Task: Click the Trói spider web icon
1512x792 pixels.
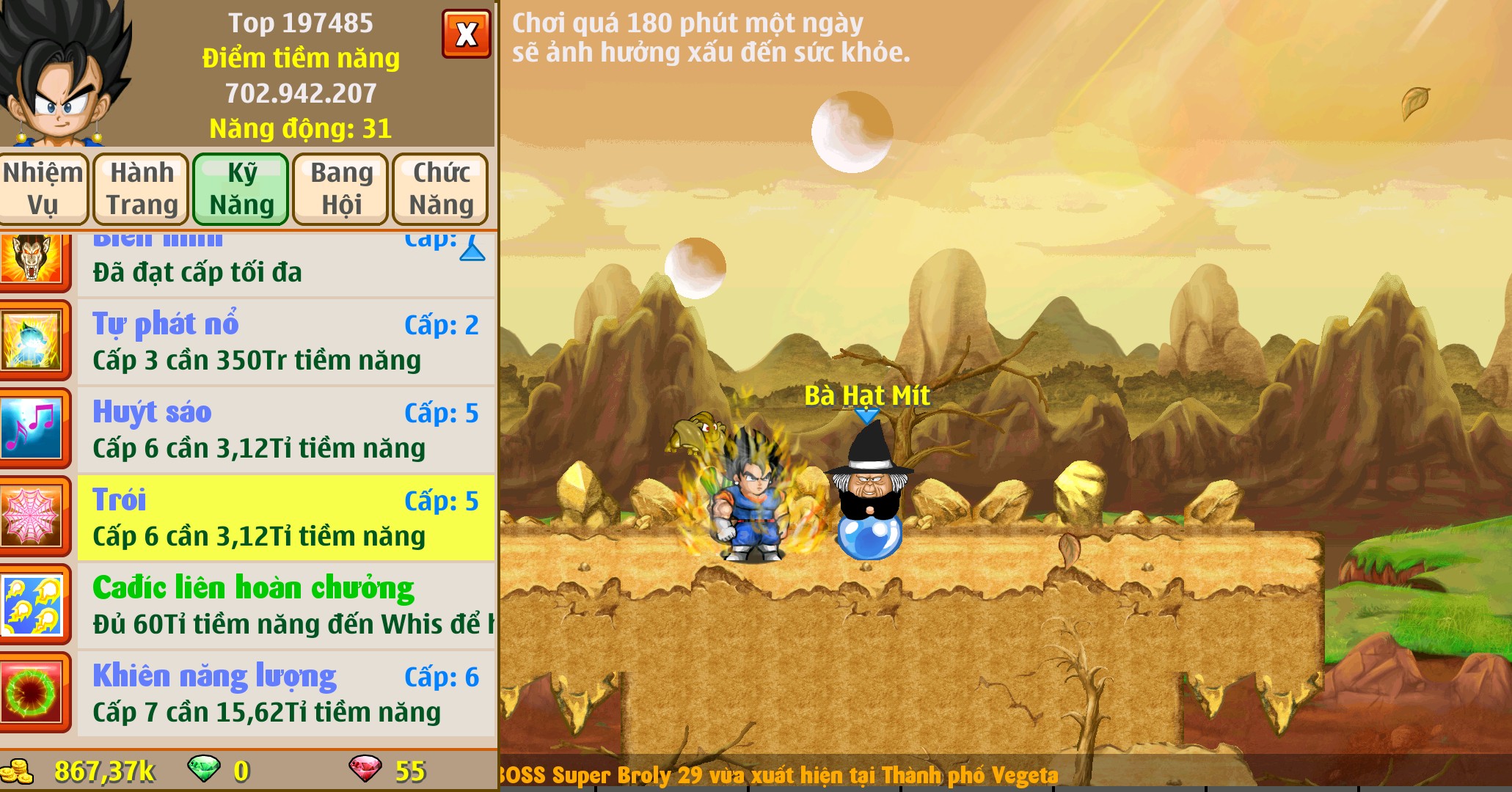Action: pos(32,518)
